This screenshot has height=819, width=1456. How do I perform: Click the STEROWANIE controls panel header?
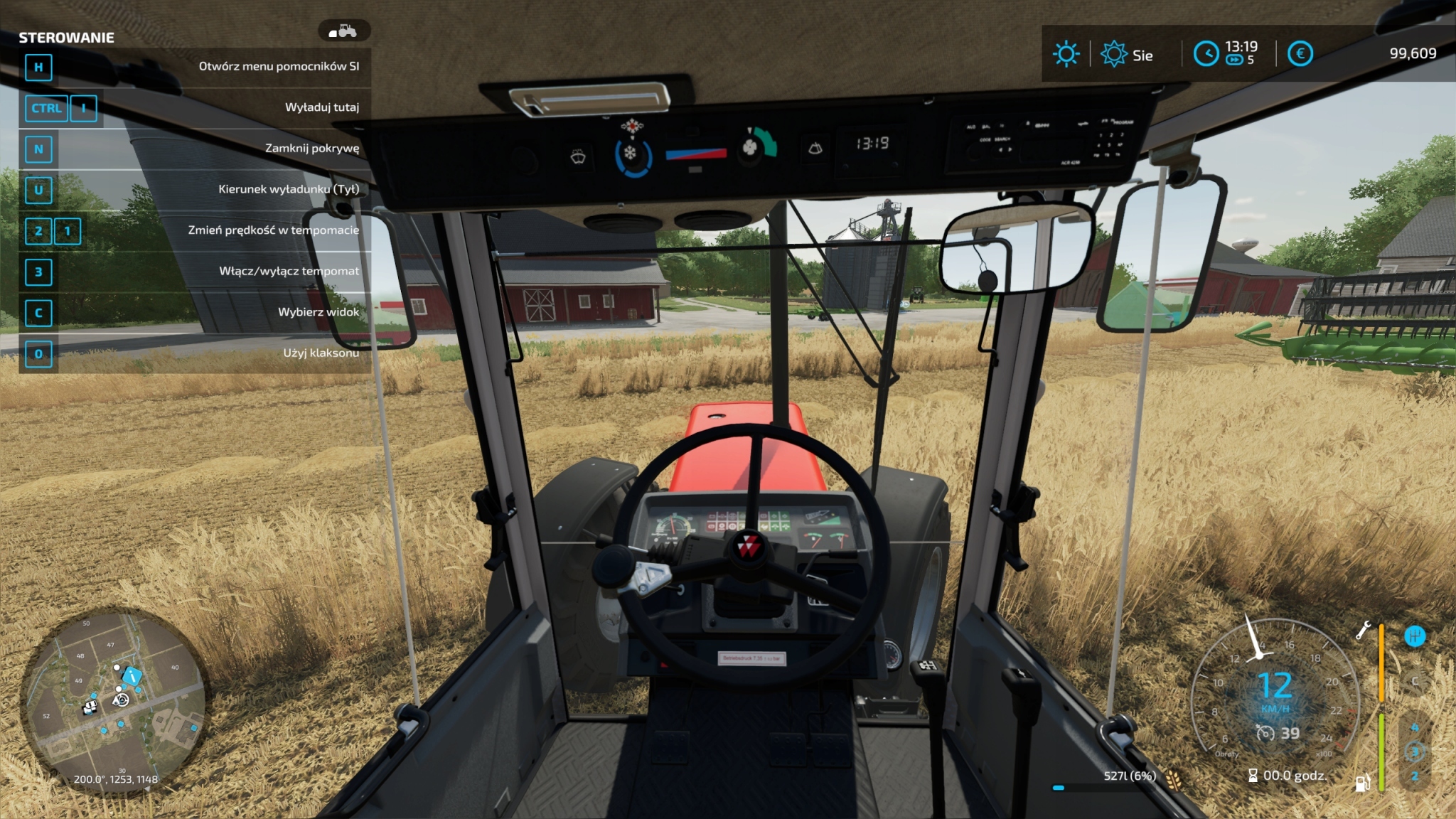[66, 38]
